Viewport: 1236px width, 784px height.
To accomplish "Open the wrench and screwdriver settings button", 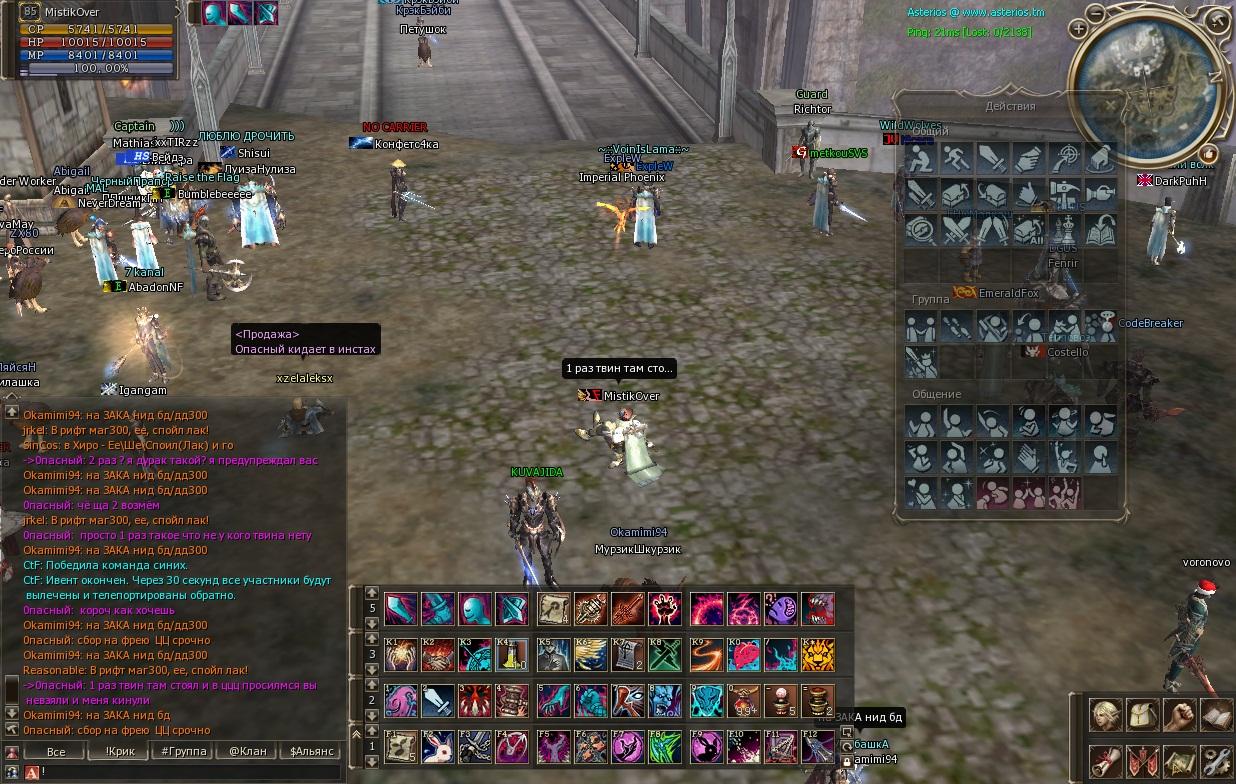I will click(1216, 762).
